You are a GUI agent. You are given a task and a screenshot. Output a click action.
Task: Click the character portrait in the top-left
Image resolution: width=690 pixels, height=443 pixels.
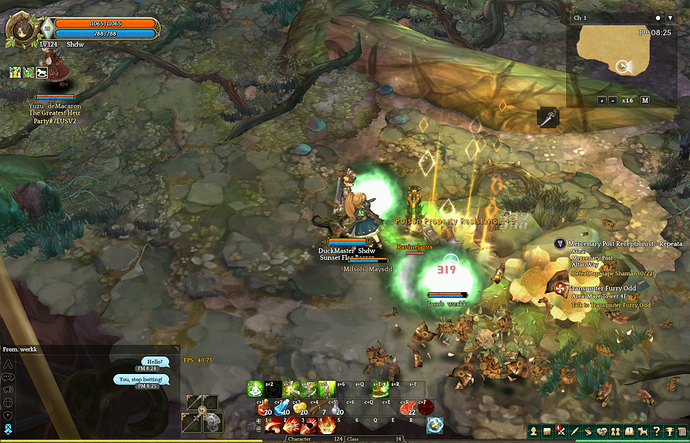[x=19, y=27]
